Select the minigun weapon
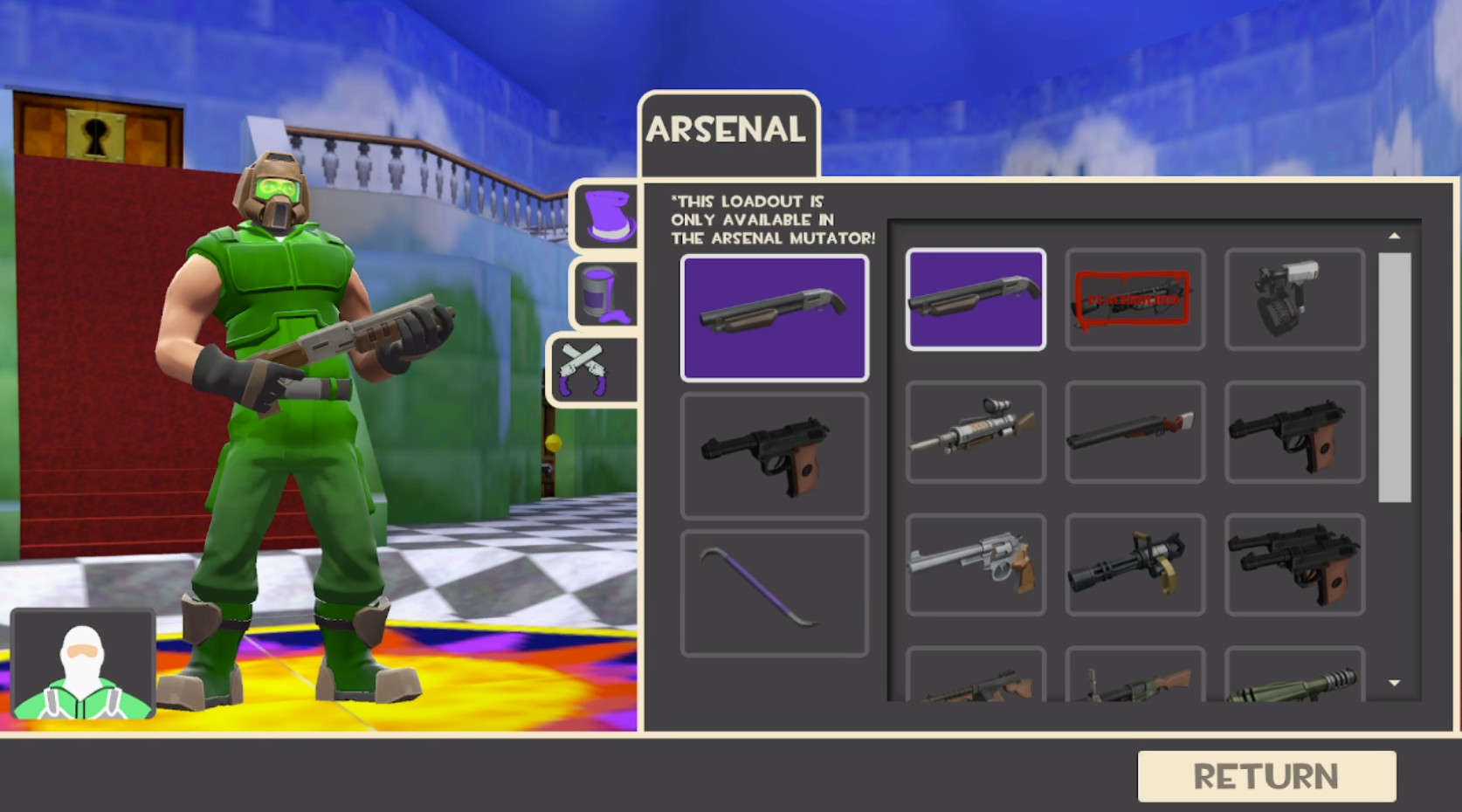Screen dimensions: 1462x812 [1134, 564]
